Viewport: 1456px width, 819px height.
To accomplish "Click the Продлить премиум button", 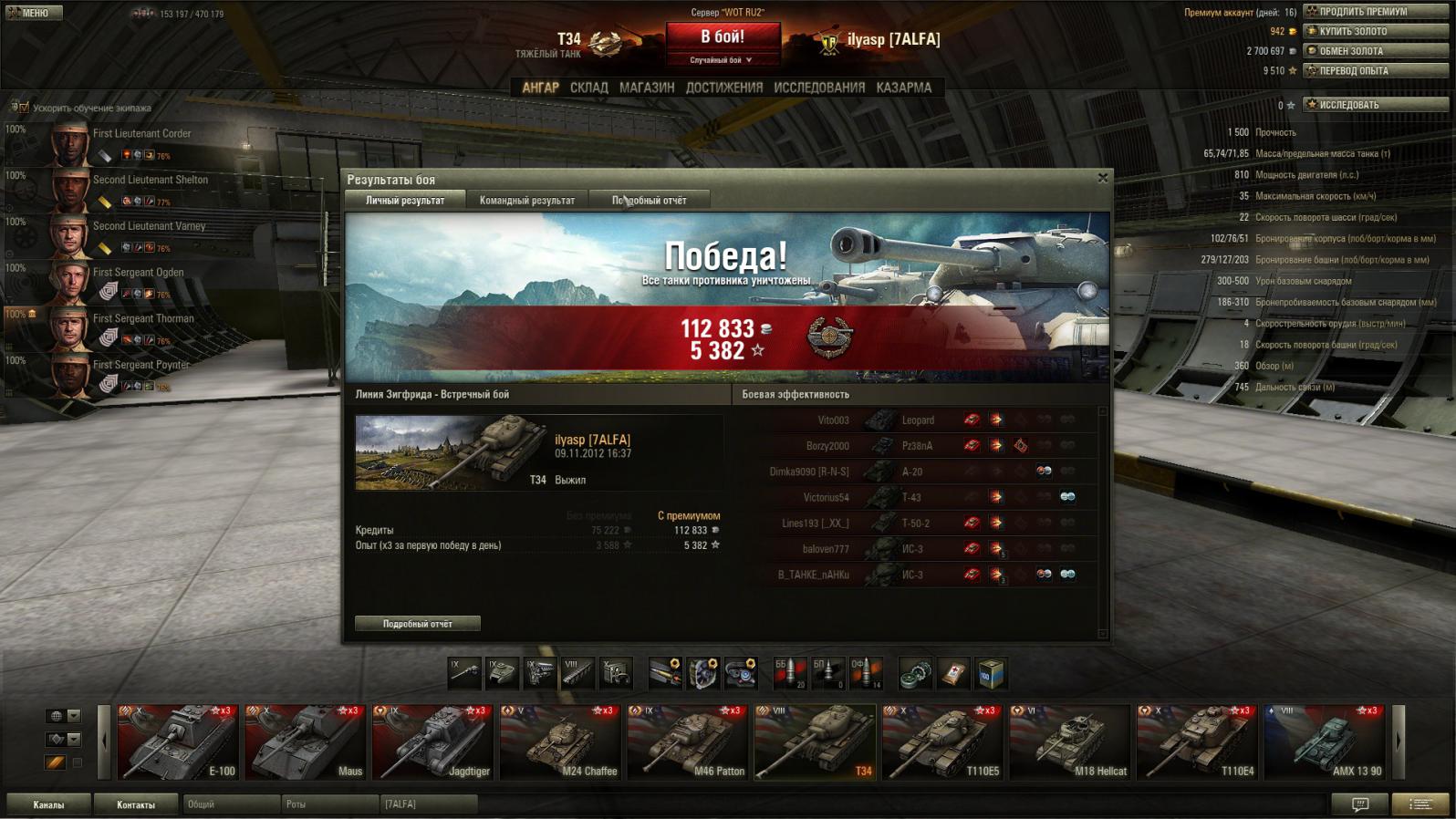I will point(1376,12).
